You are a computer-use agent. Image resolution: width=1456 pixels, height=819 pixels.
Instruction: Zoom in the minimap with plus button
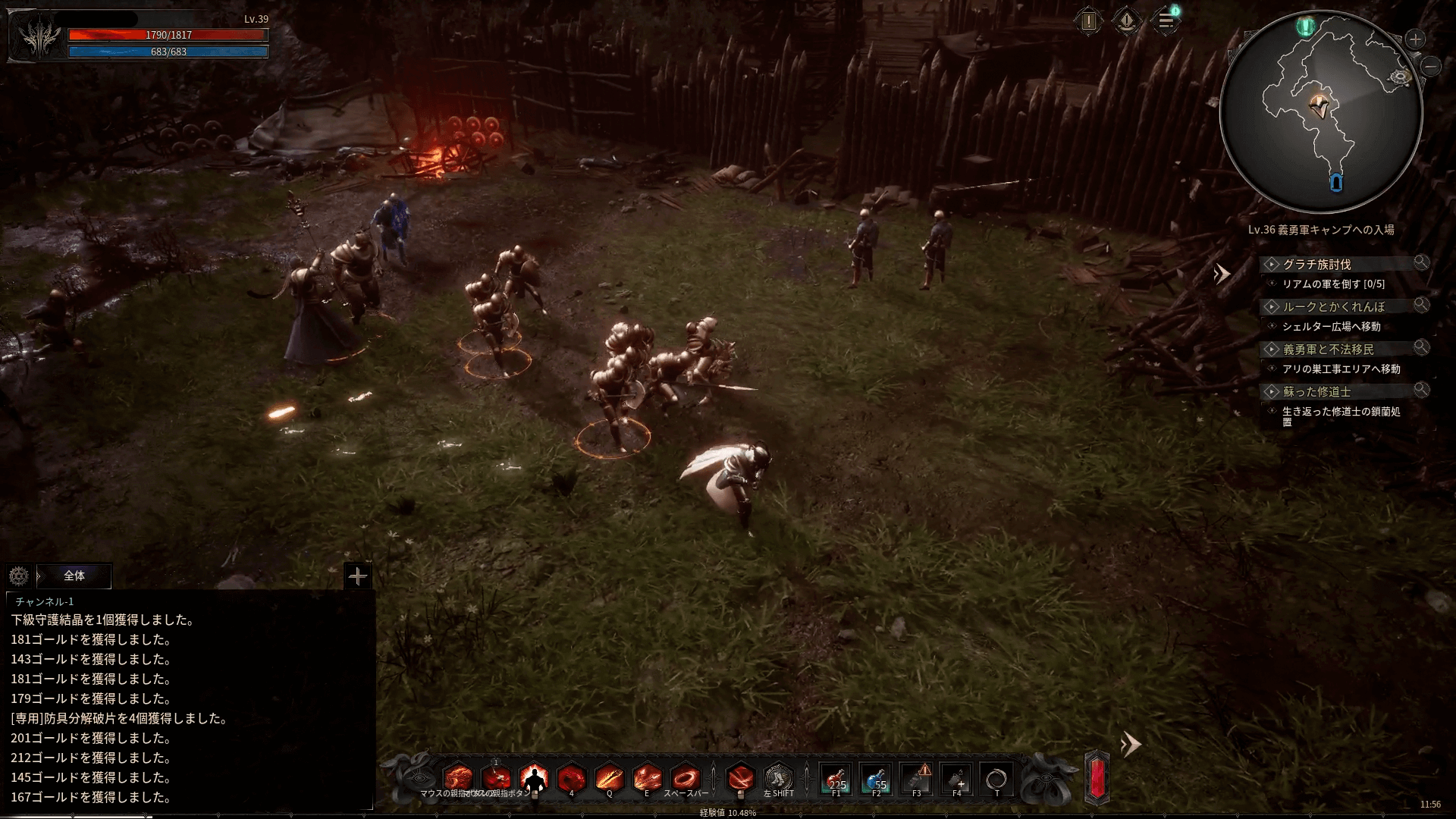(x=1415, y=39)
